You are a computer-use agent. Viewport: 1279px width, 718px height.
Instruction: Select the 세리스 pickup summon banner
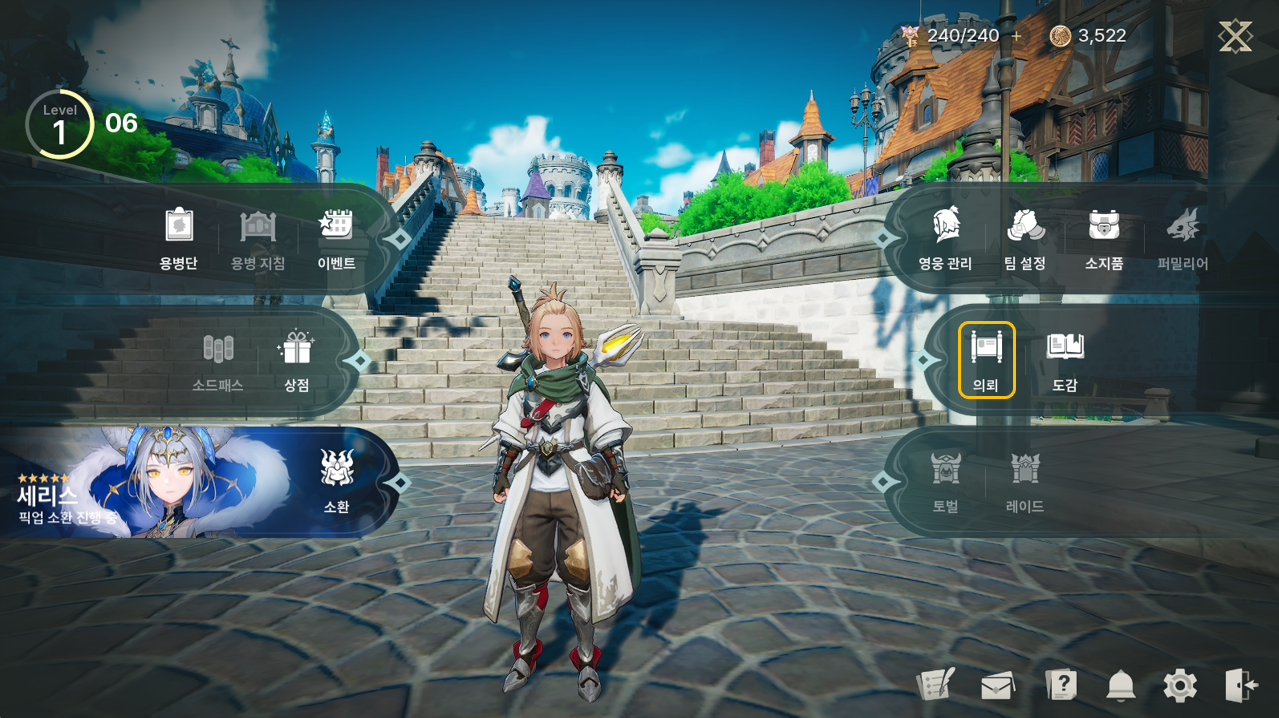click(150, 482)
